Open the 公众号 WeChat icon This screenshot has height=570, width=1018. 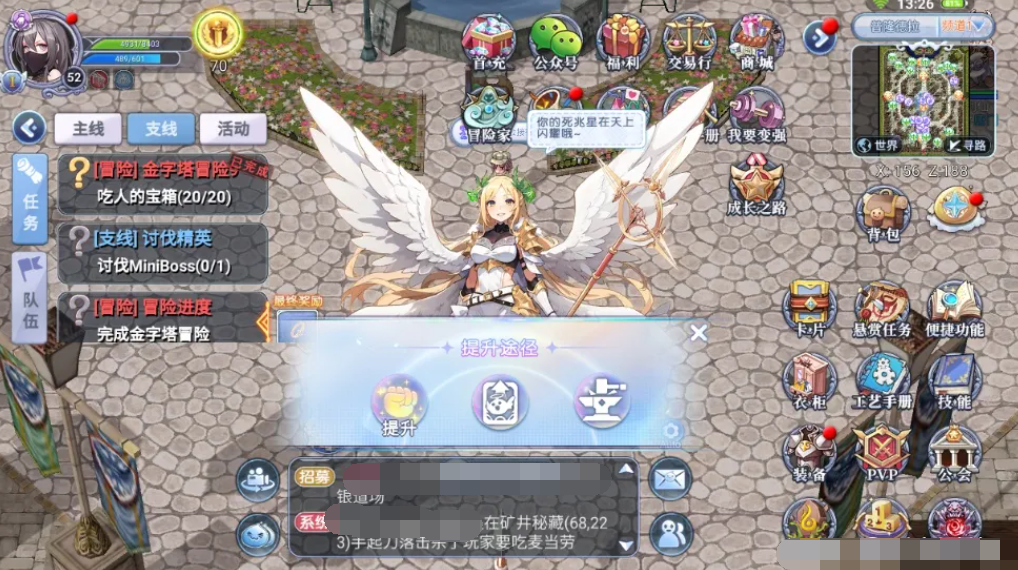(x=555, y=41)
